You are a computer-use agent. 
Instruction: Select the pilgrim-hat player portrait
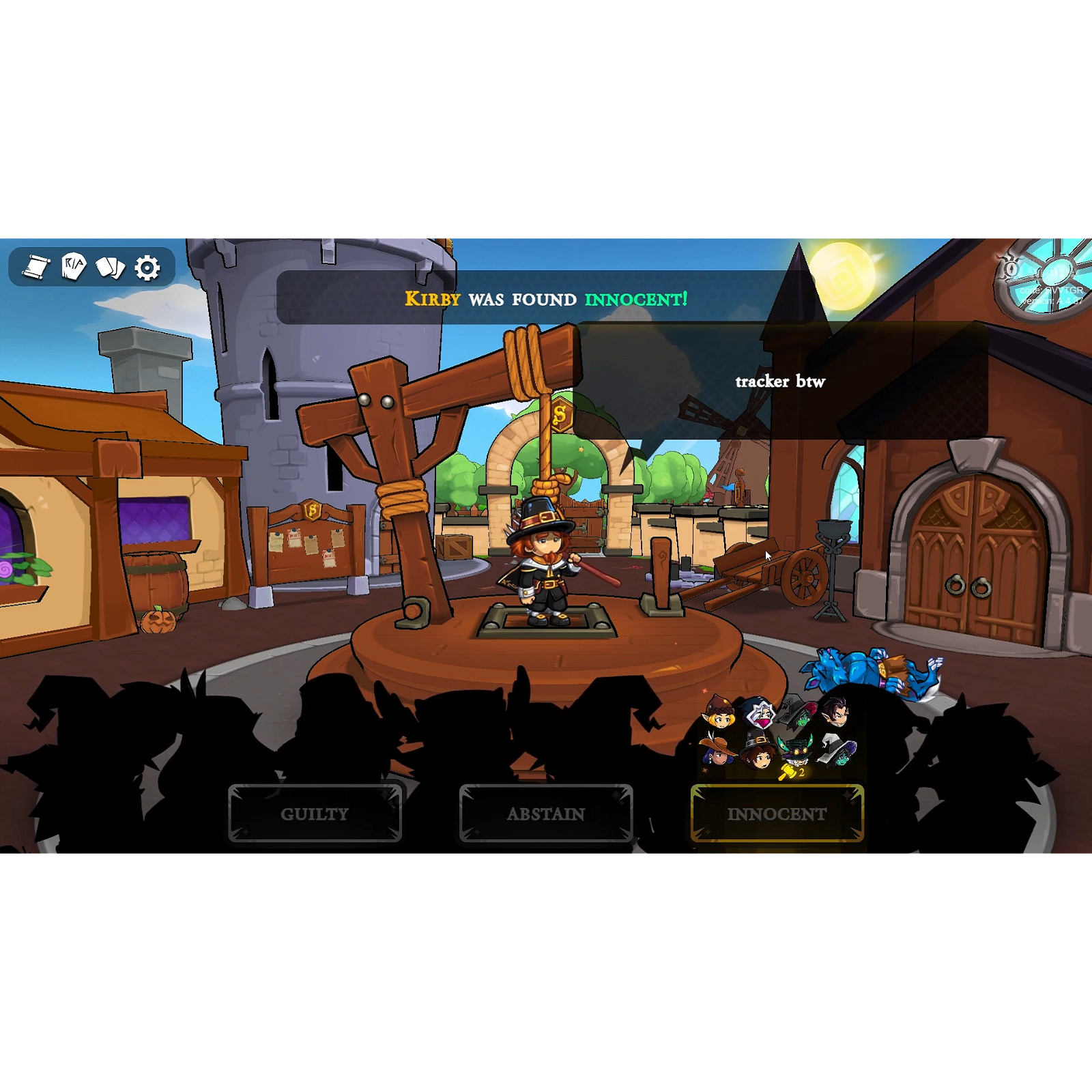[758, 752]
